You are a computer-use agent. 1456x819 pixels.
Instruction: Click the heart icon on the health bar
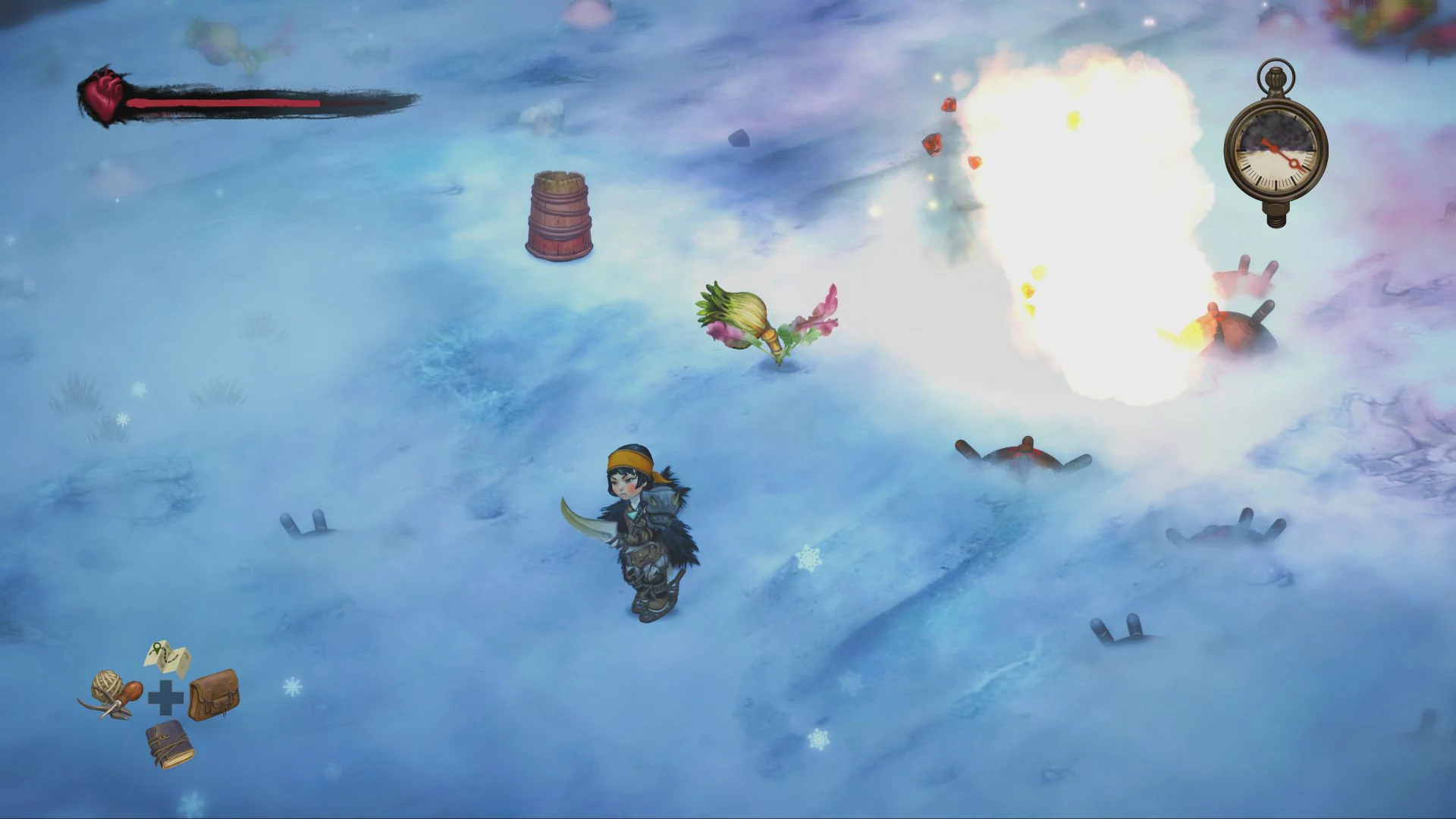[106, 95]
